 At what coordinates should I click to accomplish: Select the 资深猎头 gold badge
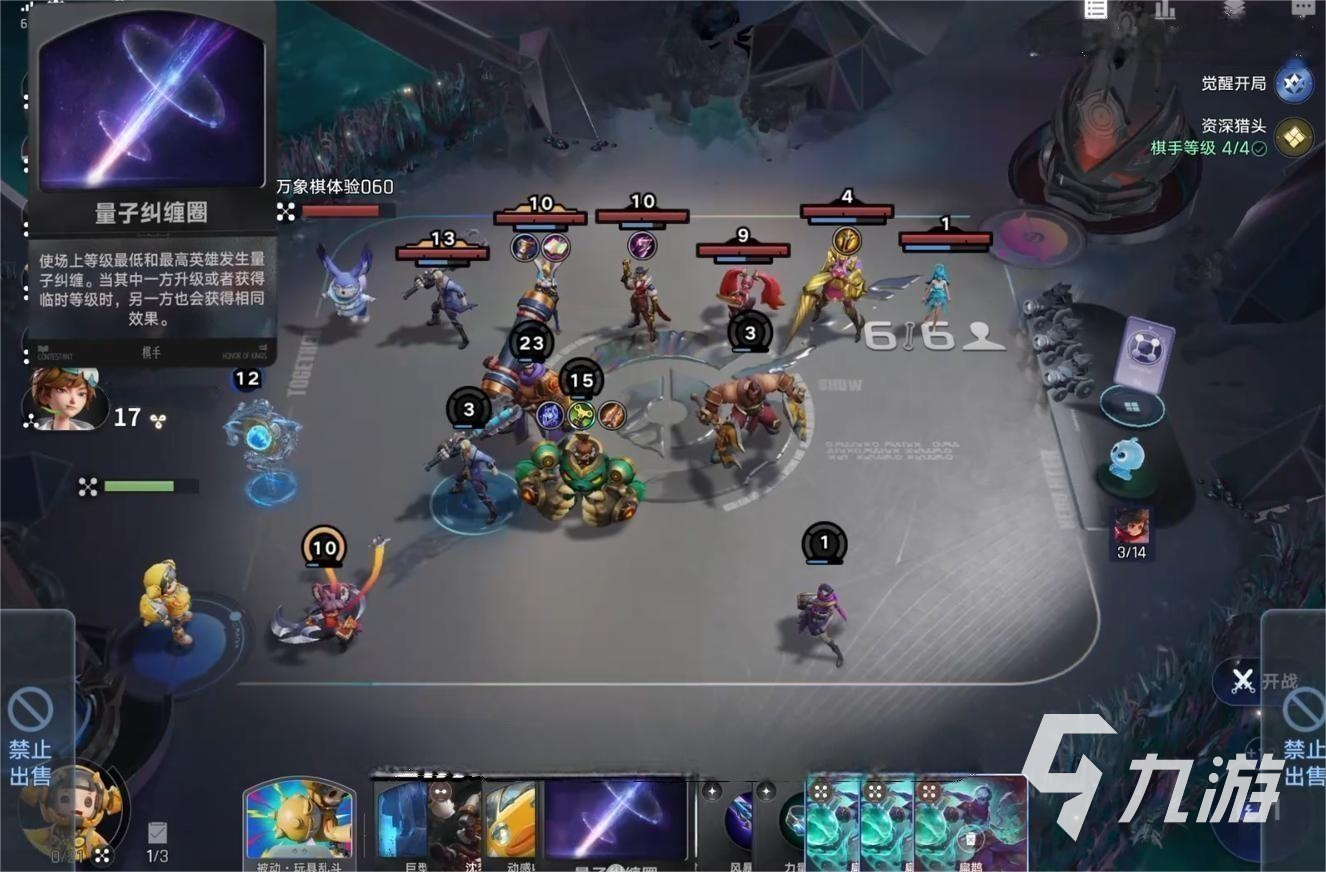(x=1293, y=139)
